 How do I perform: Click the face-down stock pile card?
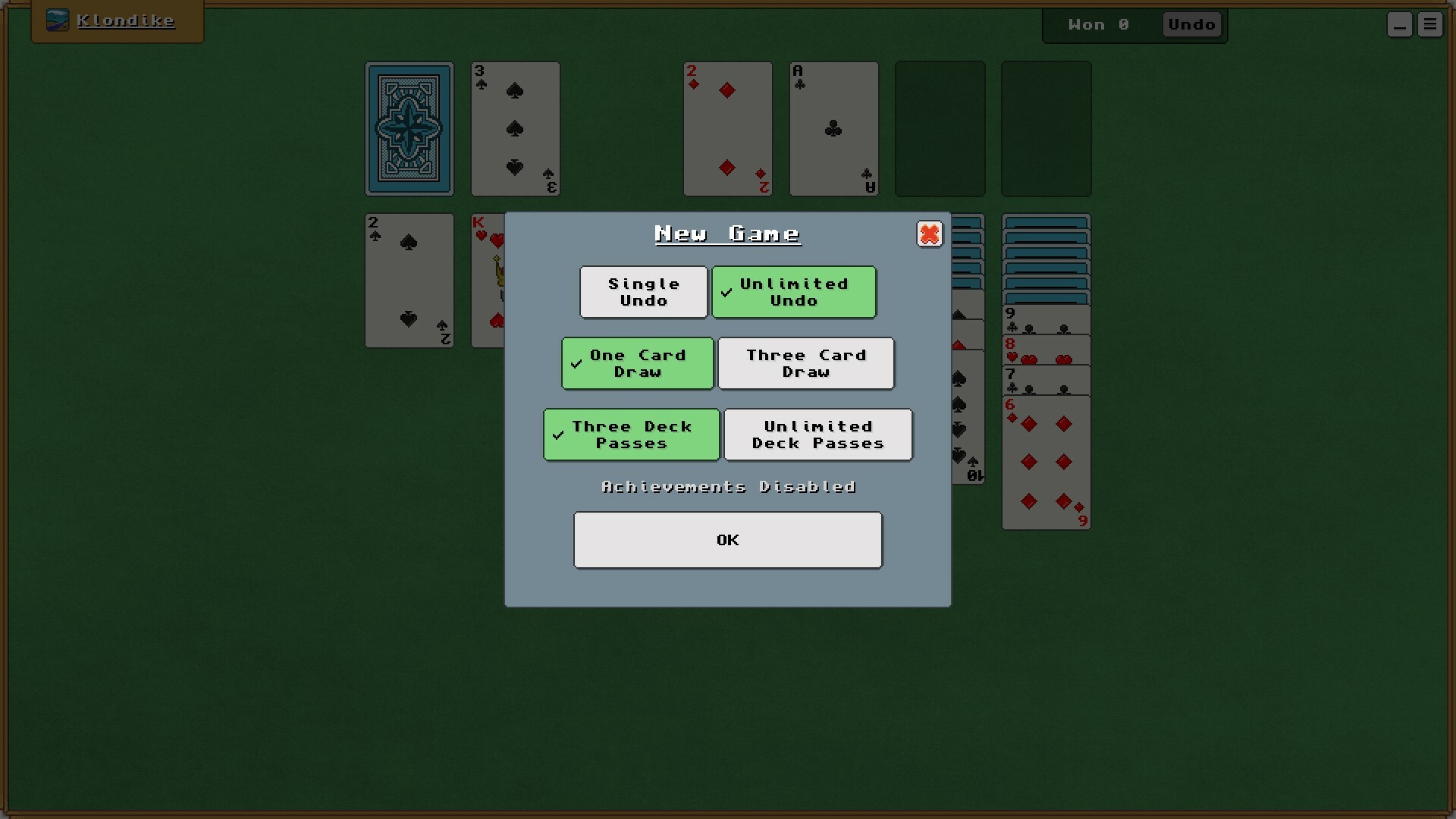pyautogui.click(x=408, y=128)
